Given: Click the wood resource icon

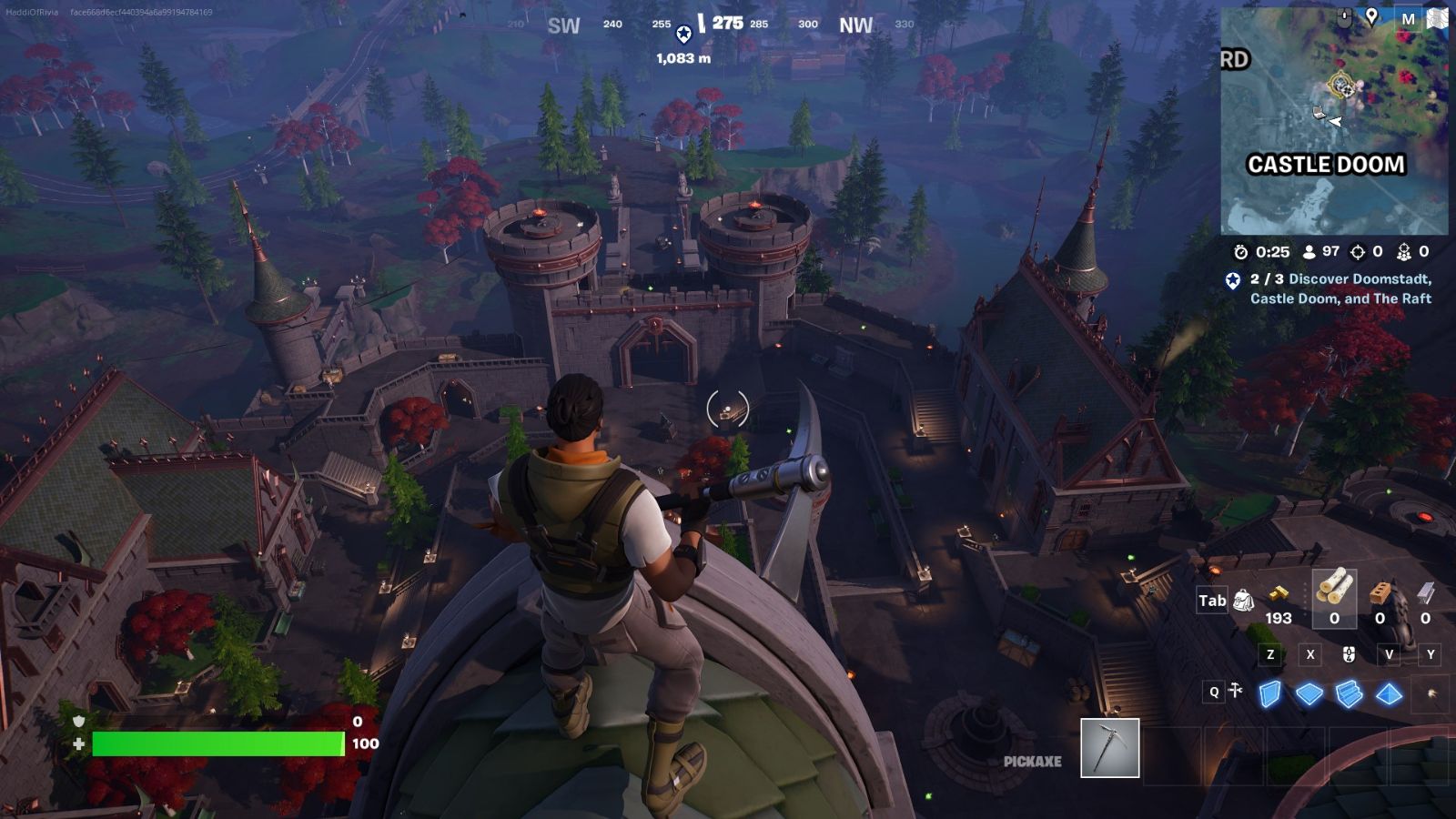Looking at the screenshot, I should click(1334, 593).
